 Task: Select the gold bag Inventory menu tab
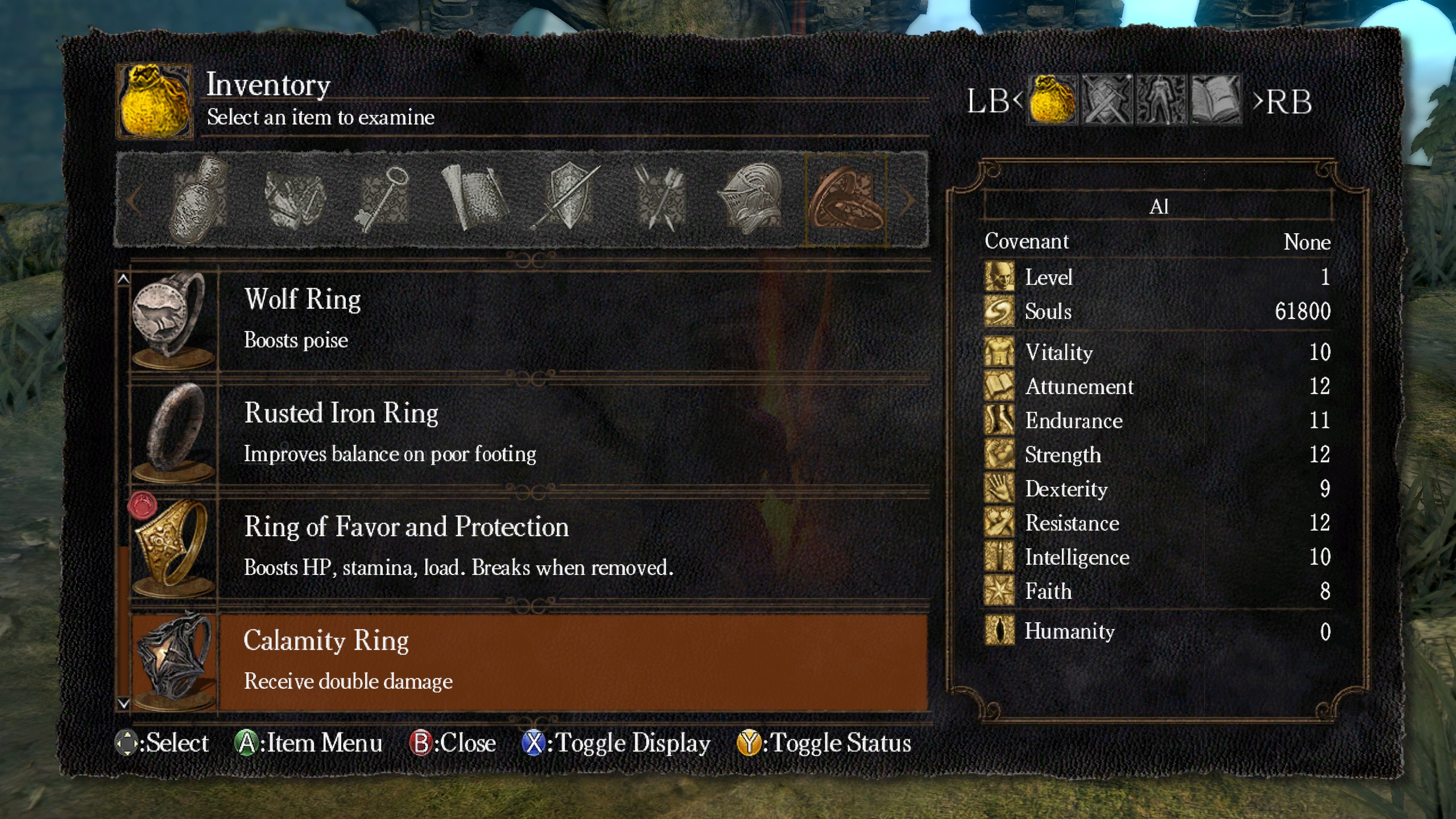click(x=1052, y=100)
